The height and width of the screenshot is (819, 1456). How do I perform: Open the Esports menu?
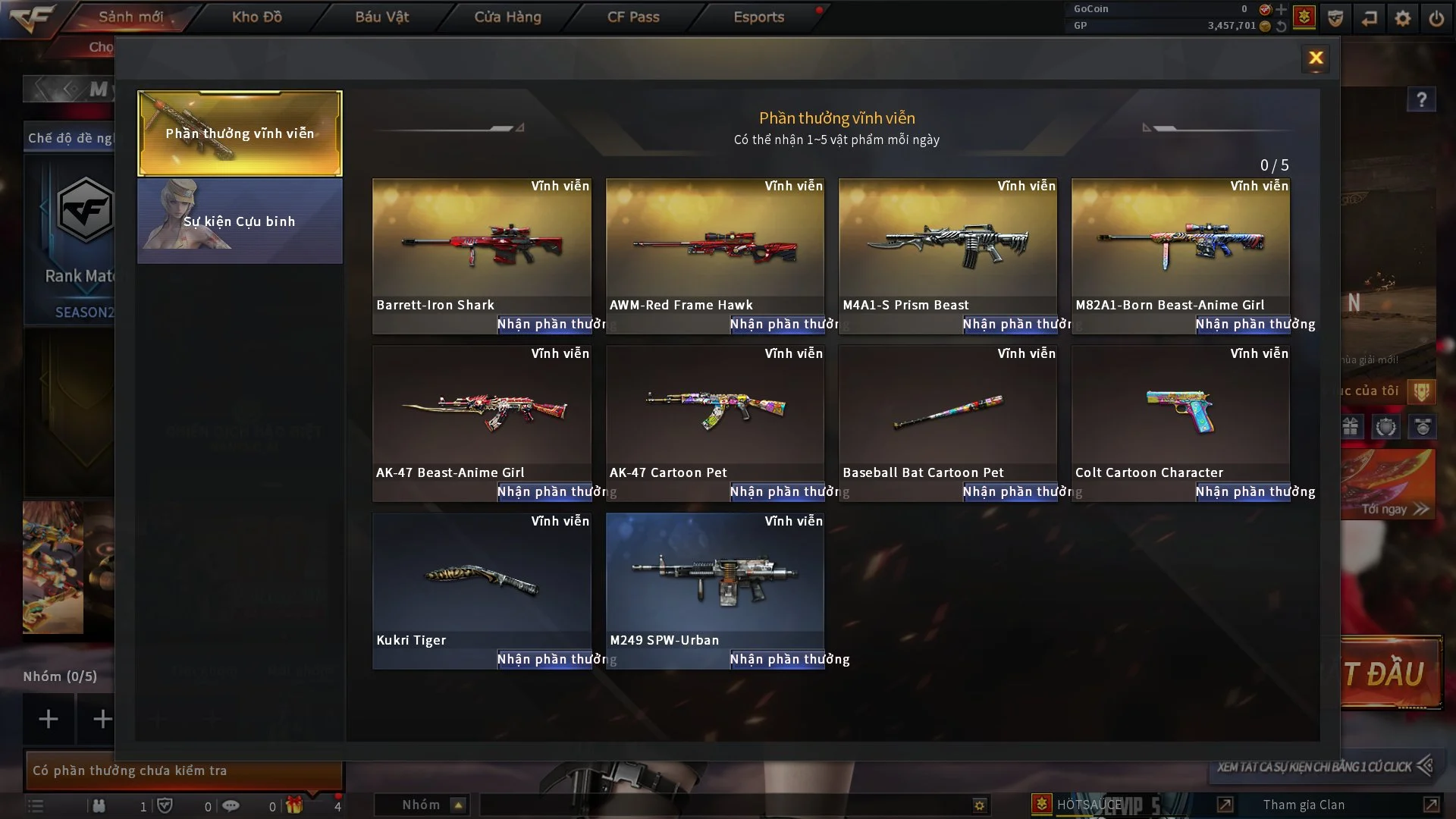[758, 17]
